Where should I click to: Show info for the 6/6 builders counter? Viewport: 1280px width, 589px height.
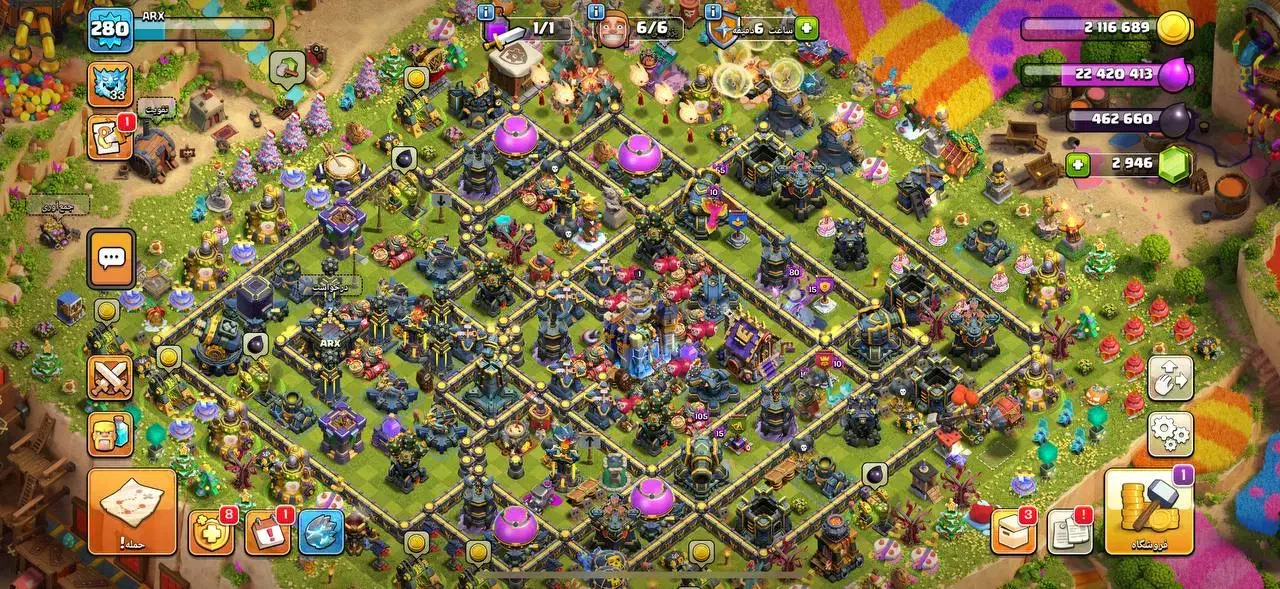[x=596, y=12]
